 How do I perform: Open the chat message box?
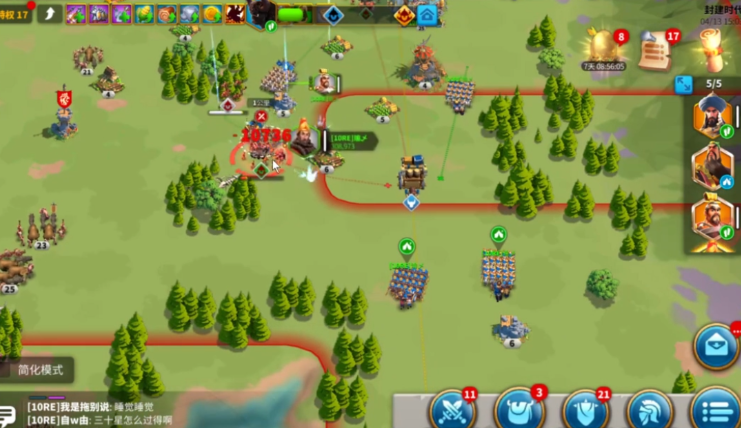(150, 414)
